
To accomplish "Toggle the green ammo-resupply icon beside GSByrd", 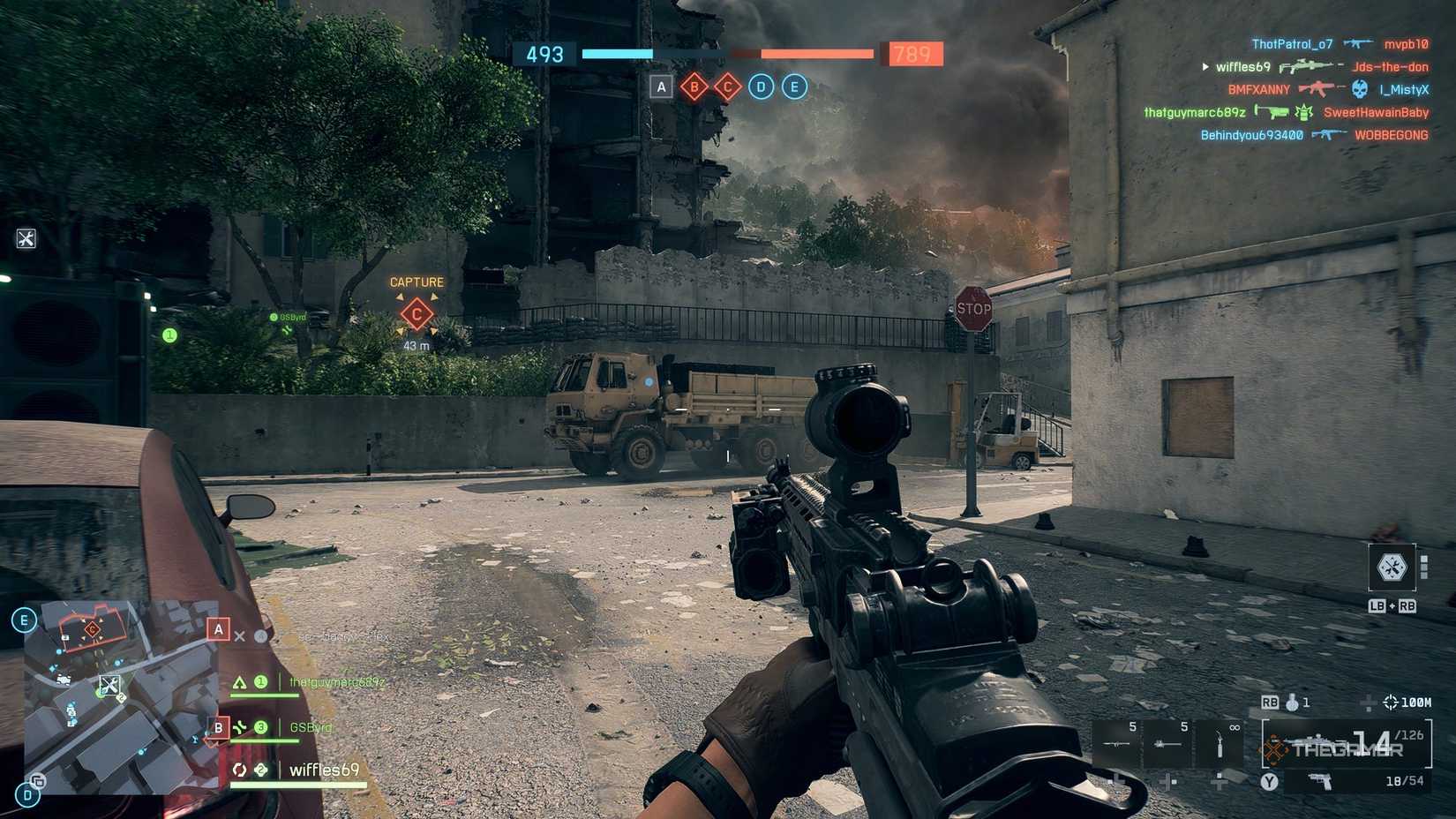I will click(240, 727).
